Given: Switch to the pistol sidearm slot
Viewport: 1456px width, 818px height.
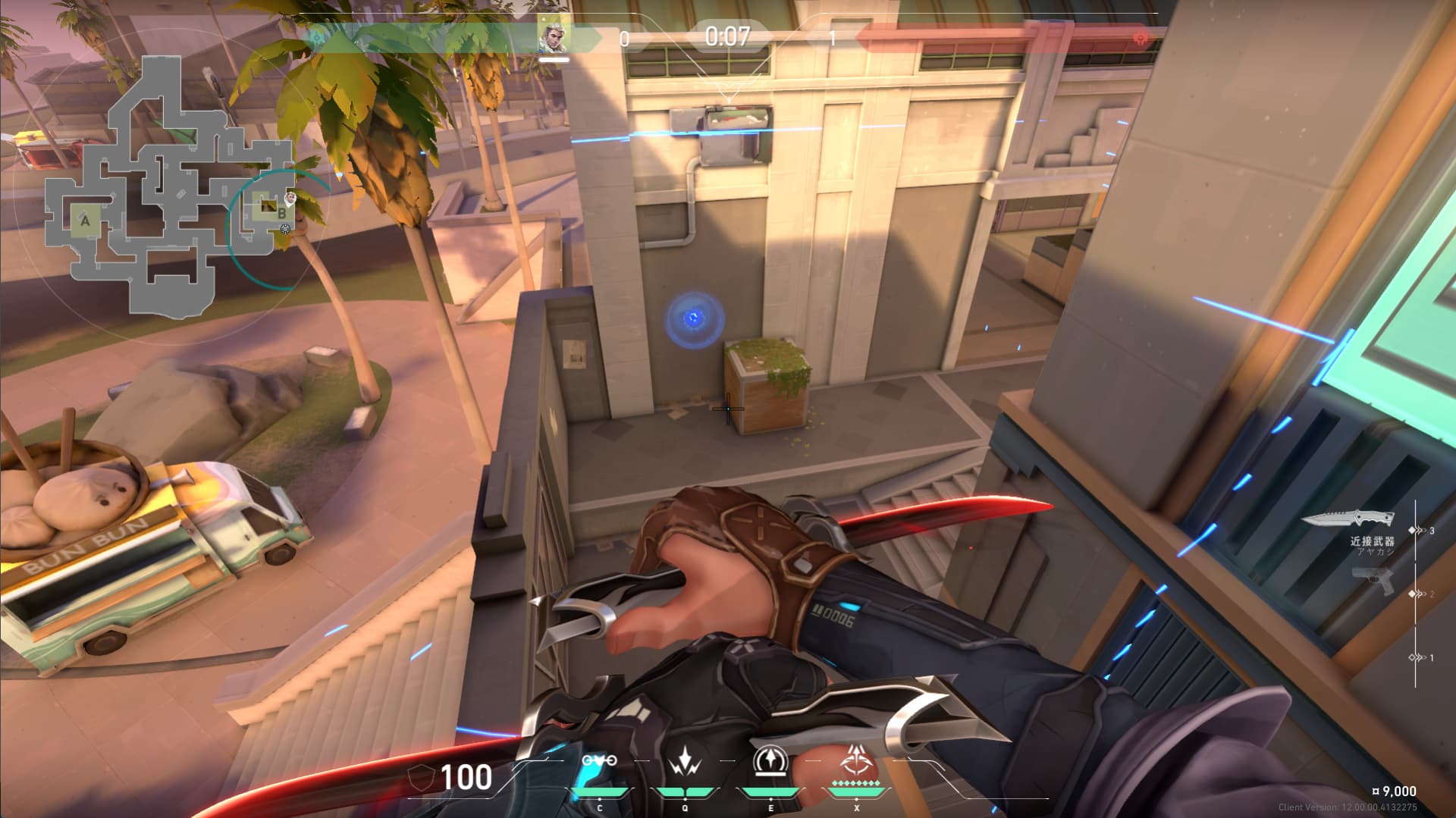Looking at the screenshot, I should [x=1374, y=581].
